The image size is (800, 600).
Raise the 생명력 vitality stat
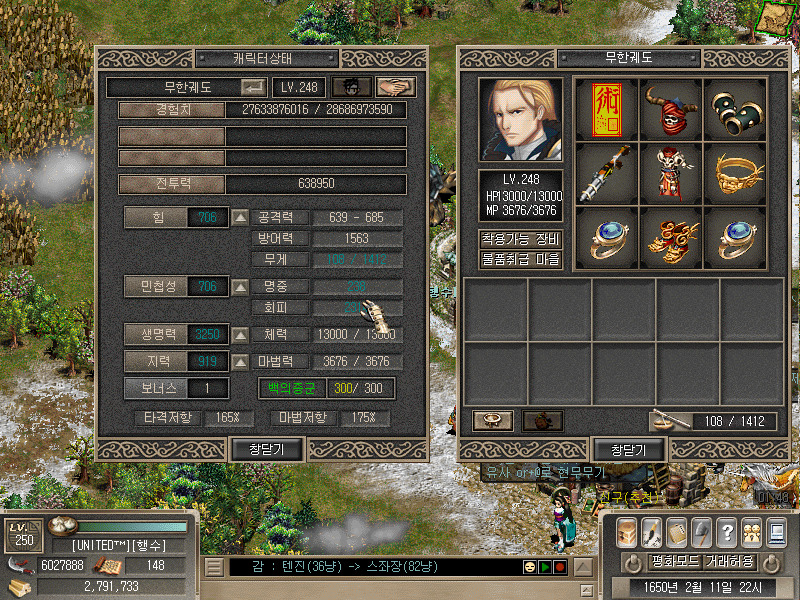pos(240,335)
